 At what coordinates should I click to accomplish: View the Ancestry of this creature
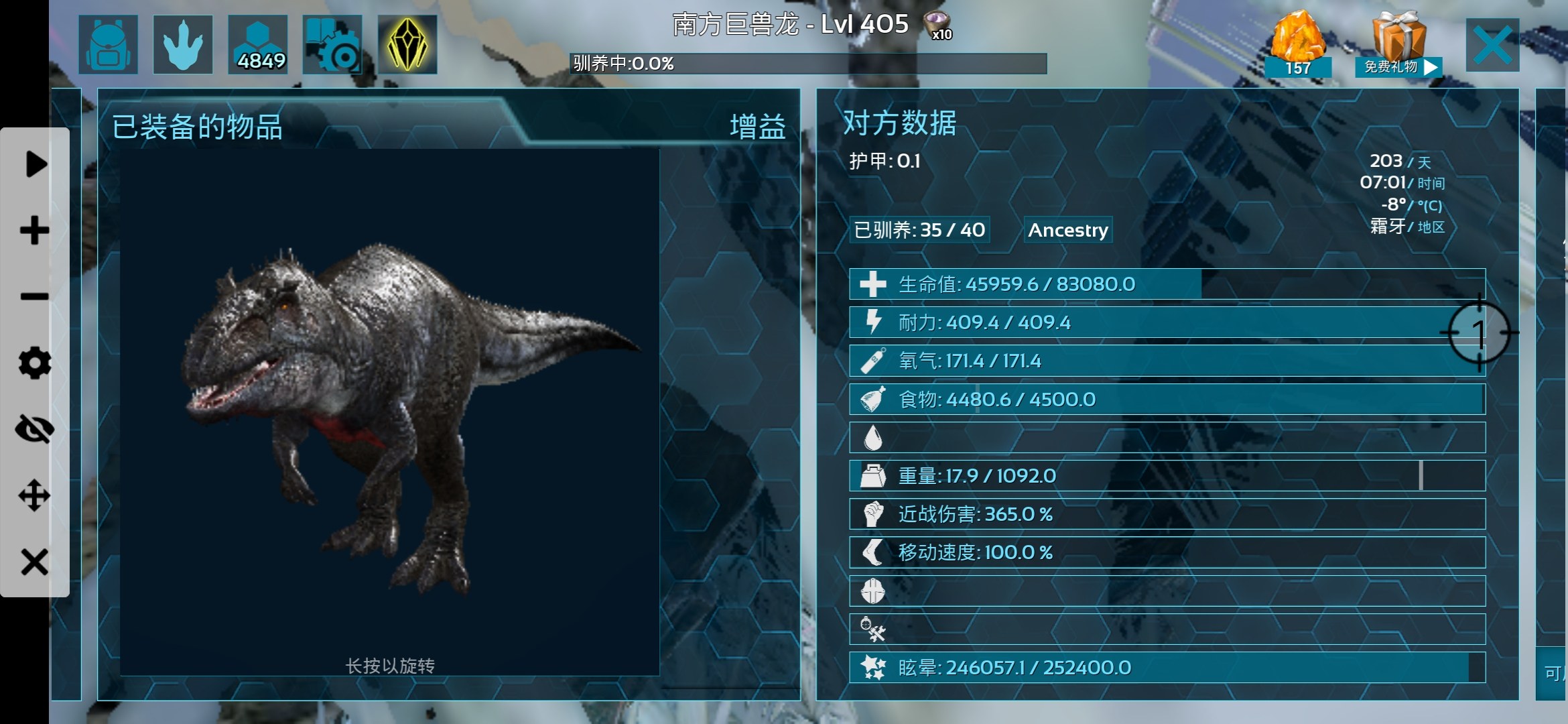pos(1068,230)
